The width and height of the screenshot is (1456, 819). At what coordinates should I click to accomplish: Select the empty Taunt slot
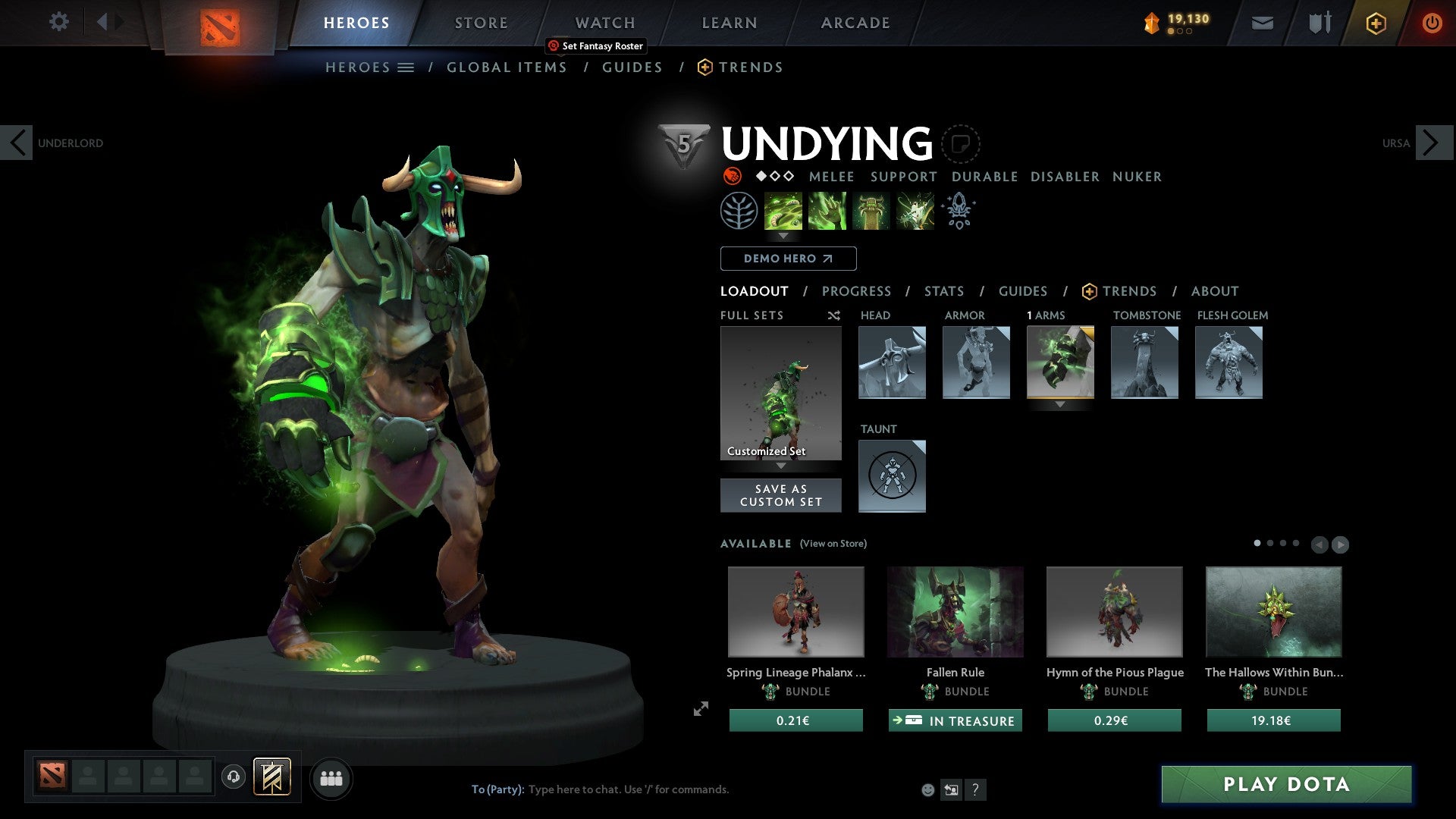pyautogui.click(x=892, y=476)
